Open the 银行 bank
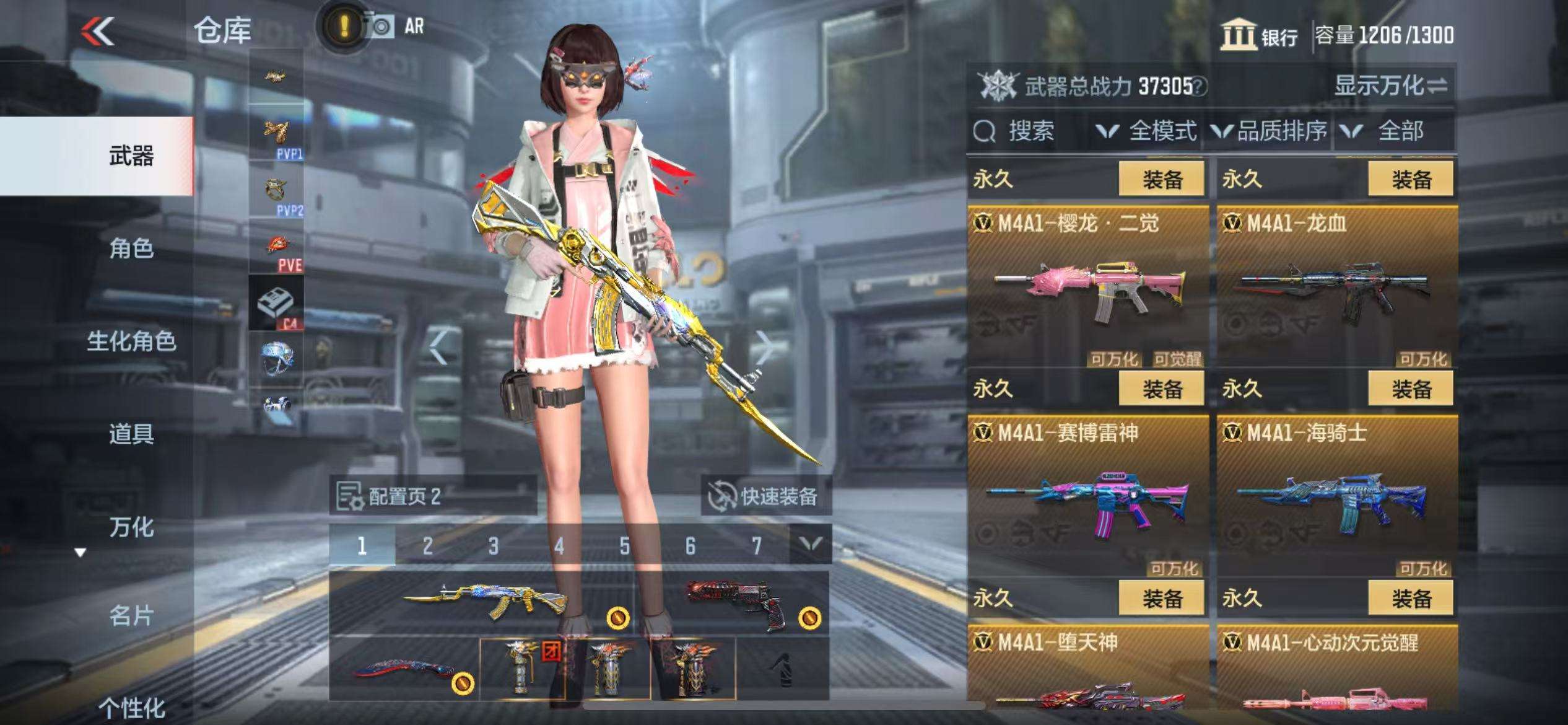Image resolution: width=1568 pixels, height=725 pixels. [1260, 35]
